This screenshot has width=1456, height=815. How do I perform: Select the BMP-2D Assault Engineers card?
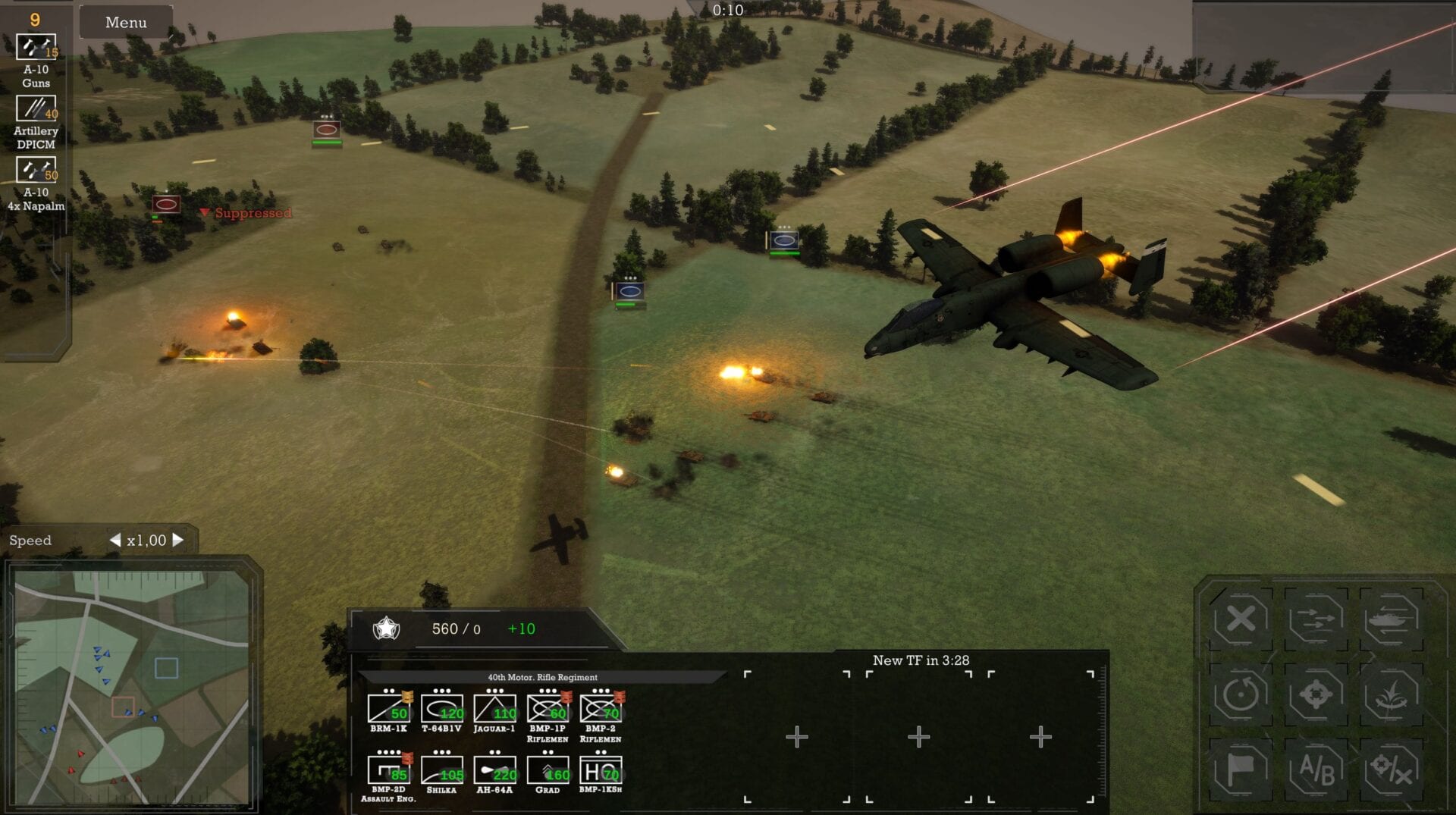(388, 771)
